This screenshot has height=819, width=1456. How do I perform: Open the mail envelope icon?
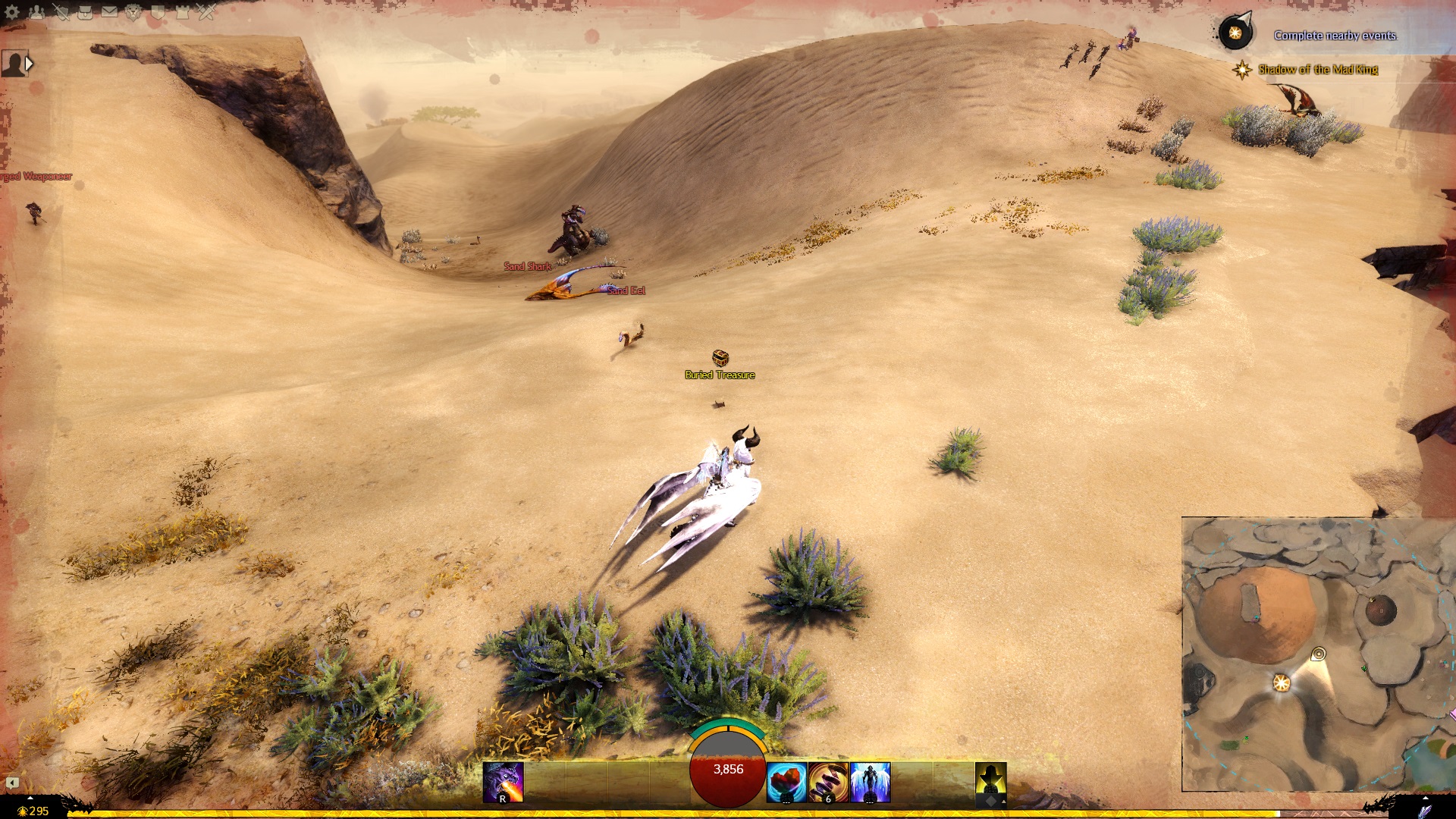tap(109, 11)
